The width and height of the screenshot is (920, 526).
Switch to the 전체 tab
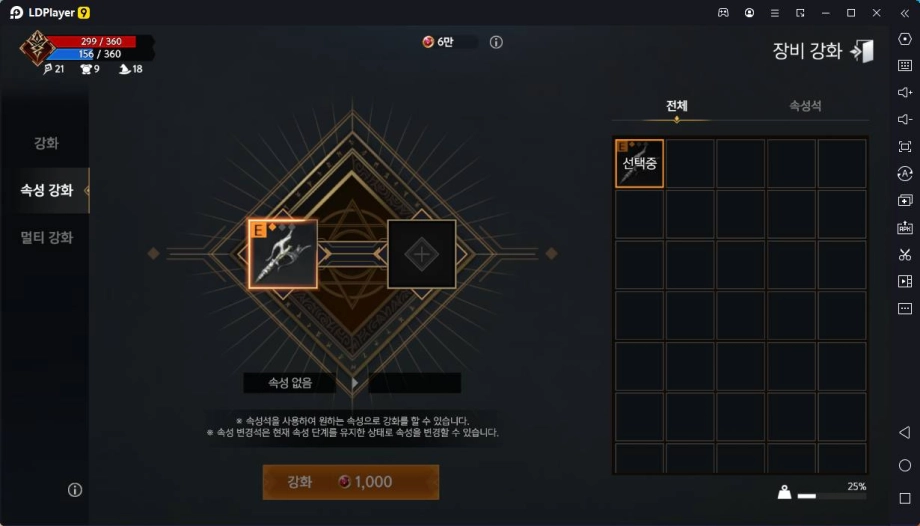coord(677,106)
